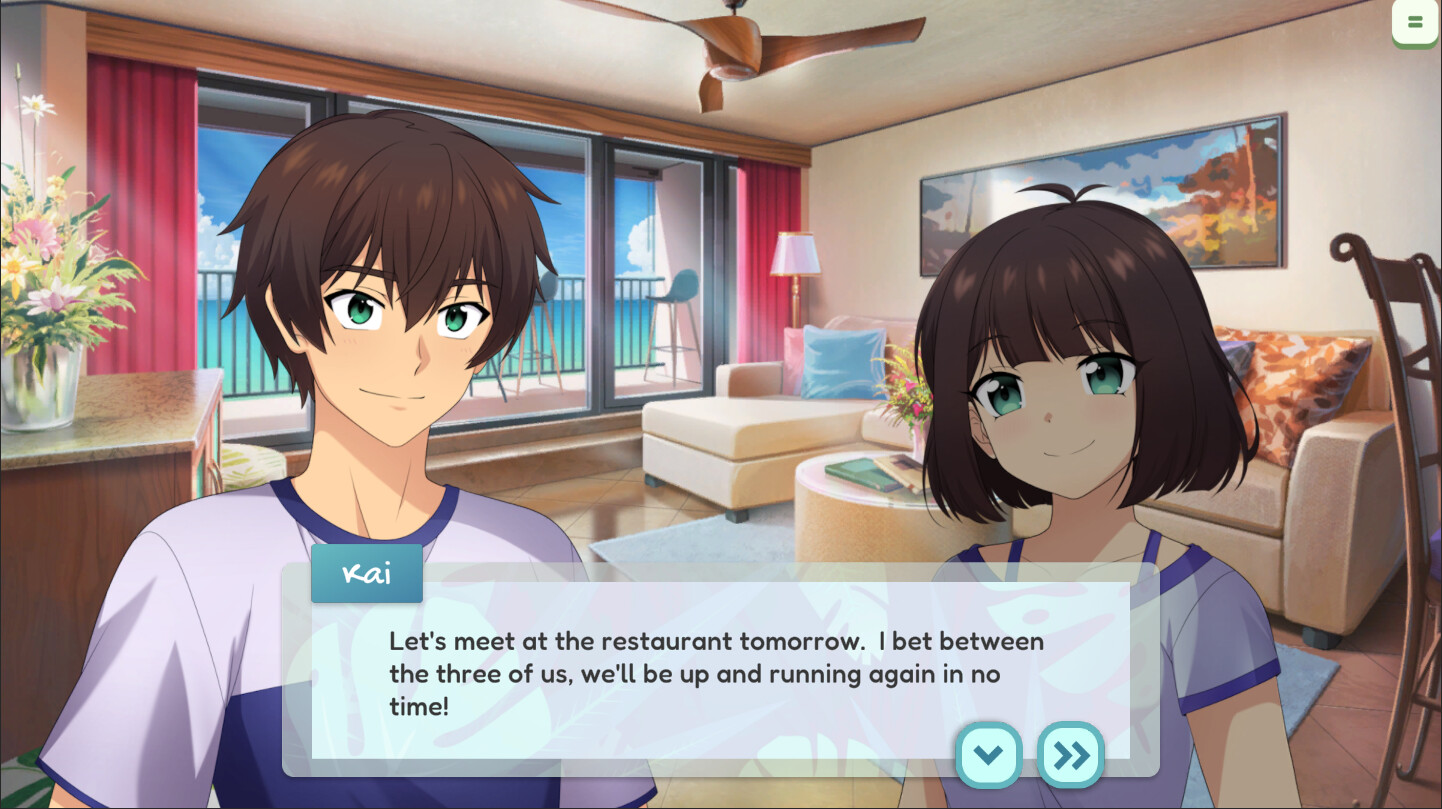Click the dialogue text box to continue
The width and height of the screenshot is (1442, 809).
click(x=700, y=670)
